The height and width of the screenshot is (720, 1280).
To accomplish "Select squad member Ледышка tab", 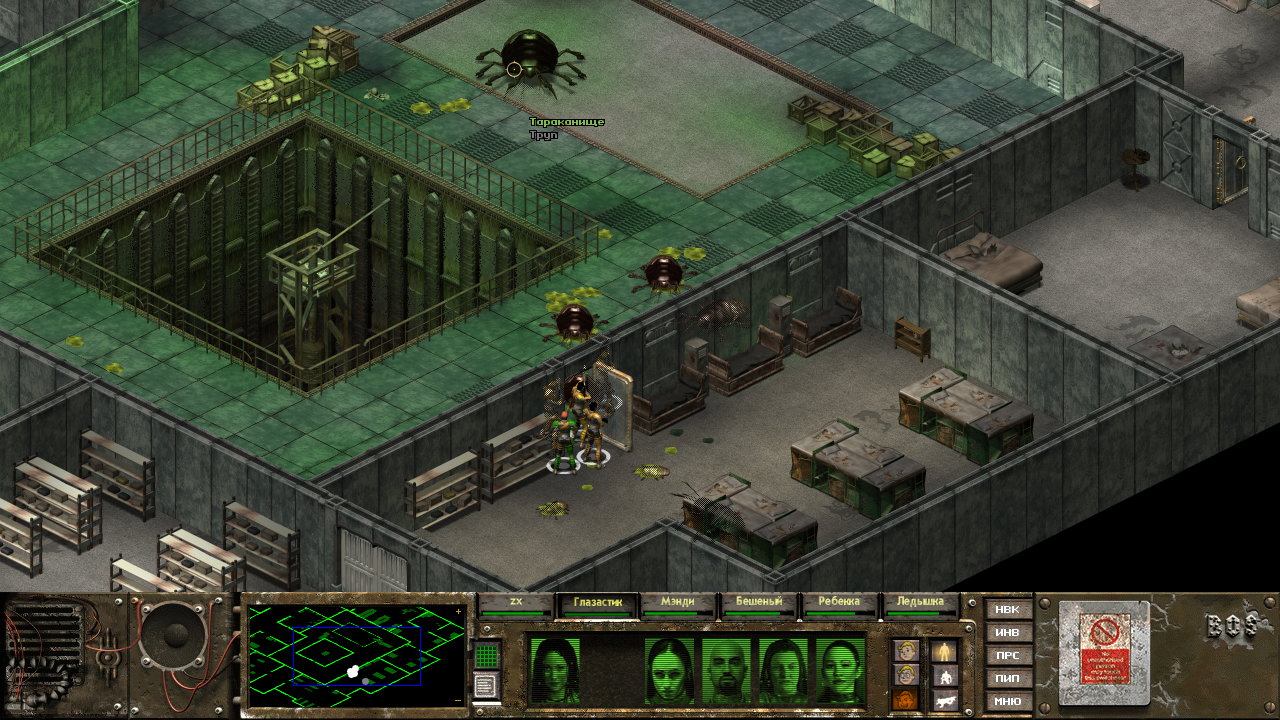I will click(x=919, y=604).
